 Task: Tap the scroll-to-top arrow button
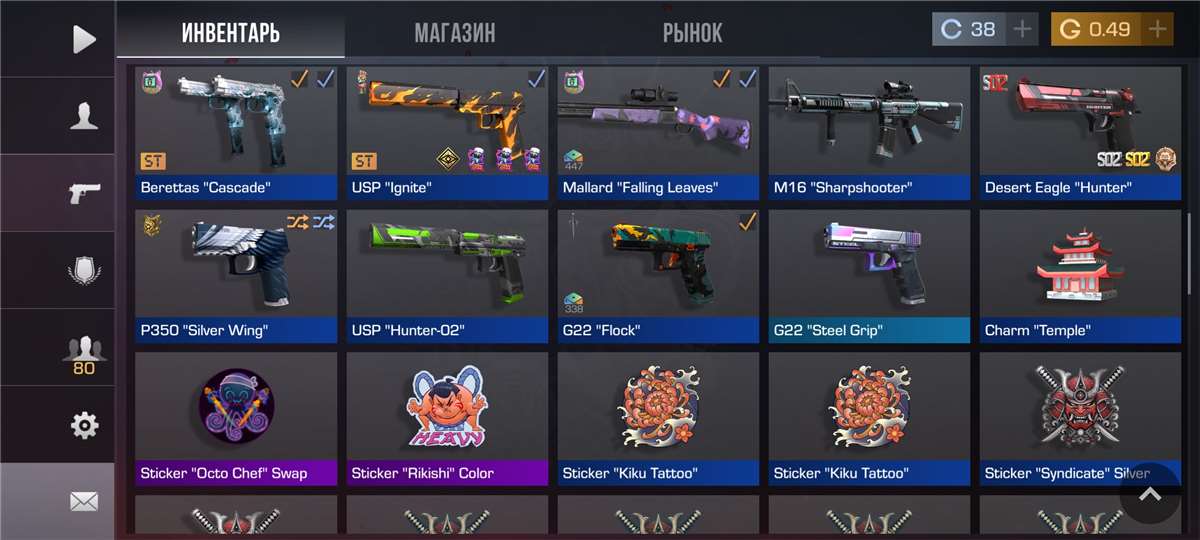tap(1150, 494)
